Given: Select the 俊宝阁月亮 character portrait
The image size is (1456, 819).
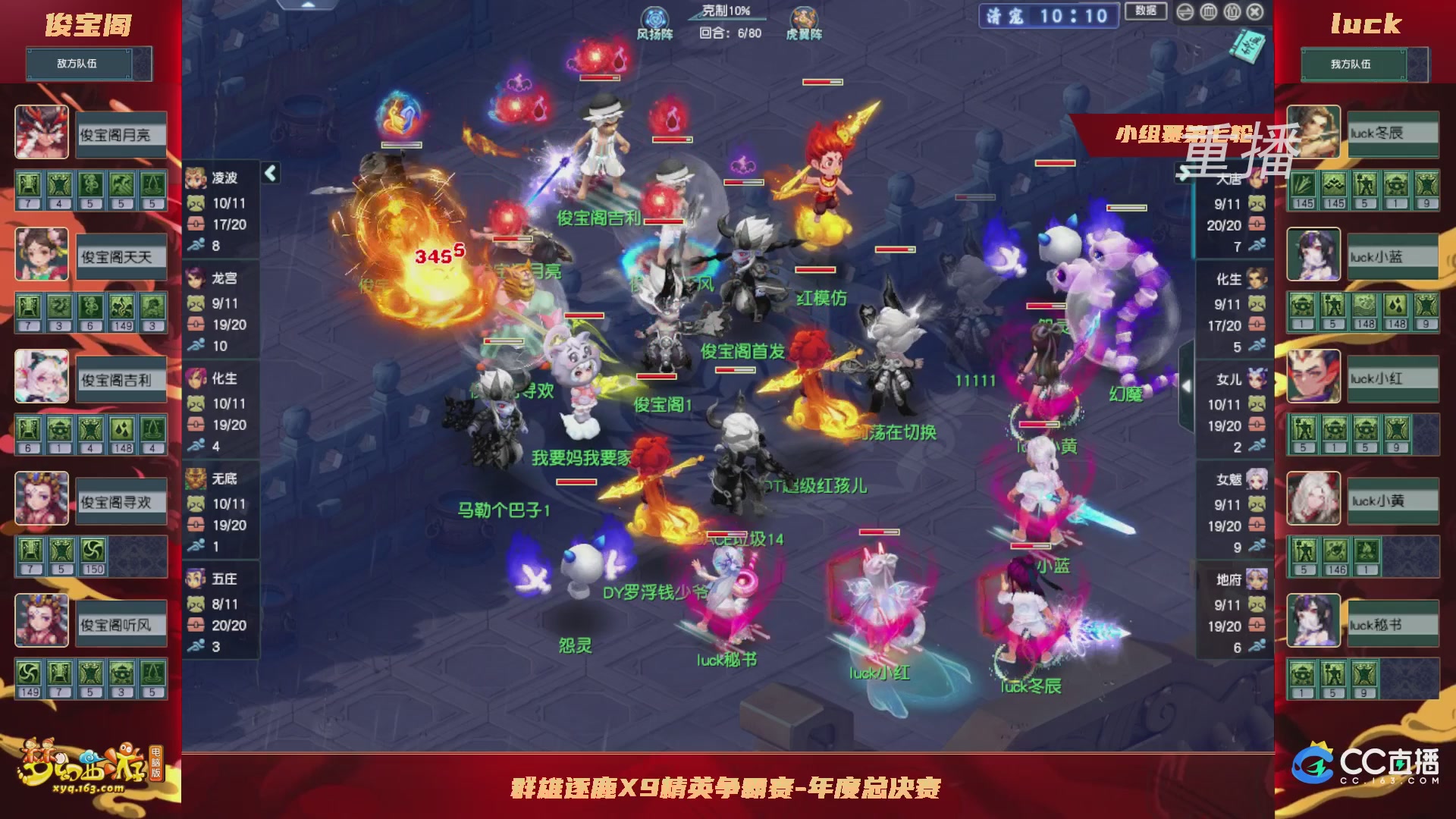Looking at the screenshot, I should tap(42, 133).
